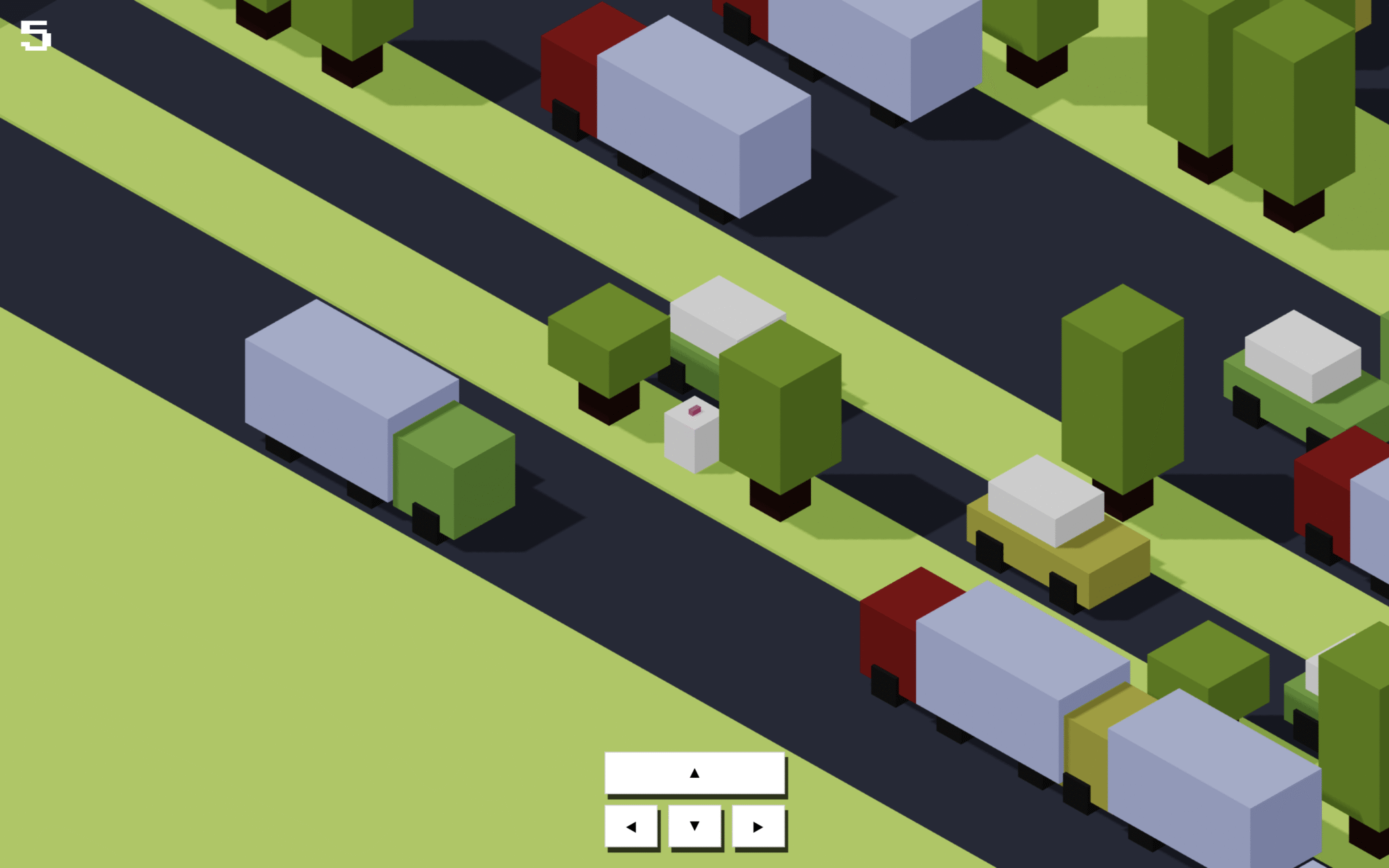1389x868 pixels.
Task: Click the score counter showing 5
Action: click(x=35, y=34)
